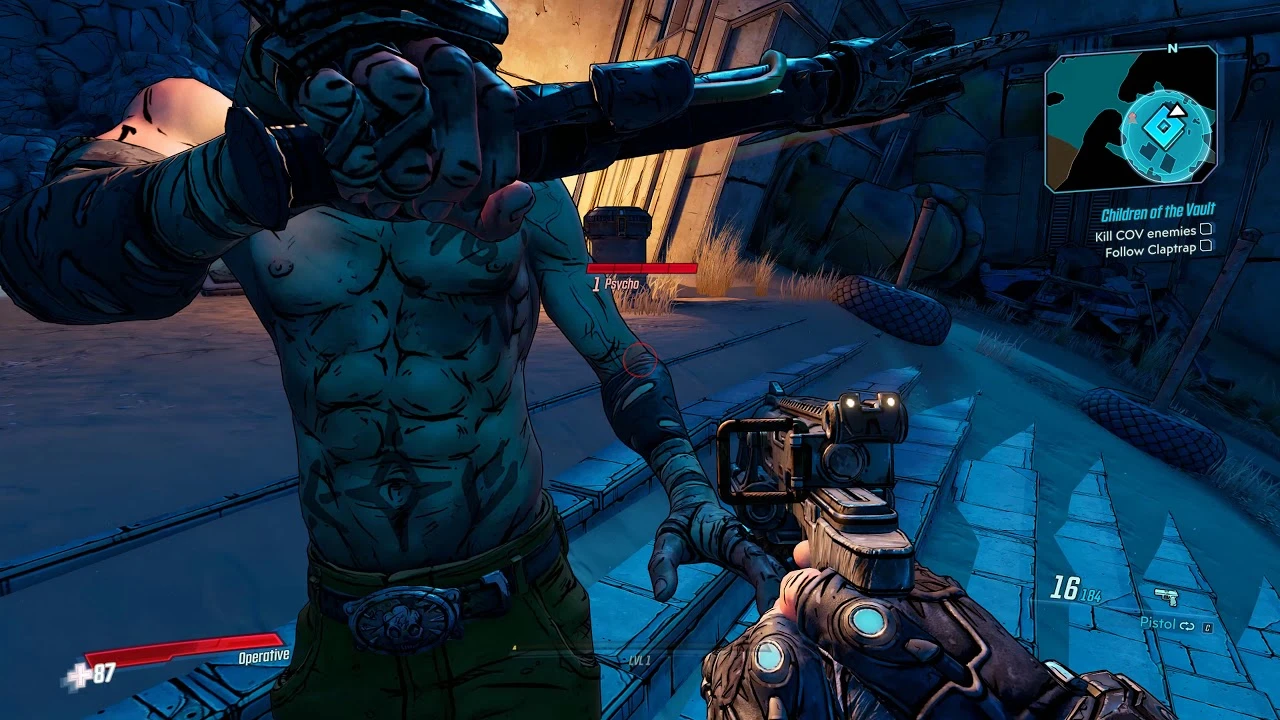This screenshot has width=1280, height=720.
Task: Click the weapon cycle loop icon beside Pistol
Action: 1187,625
